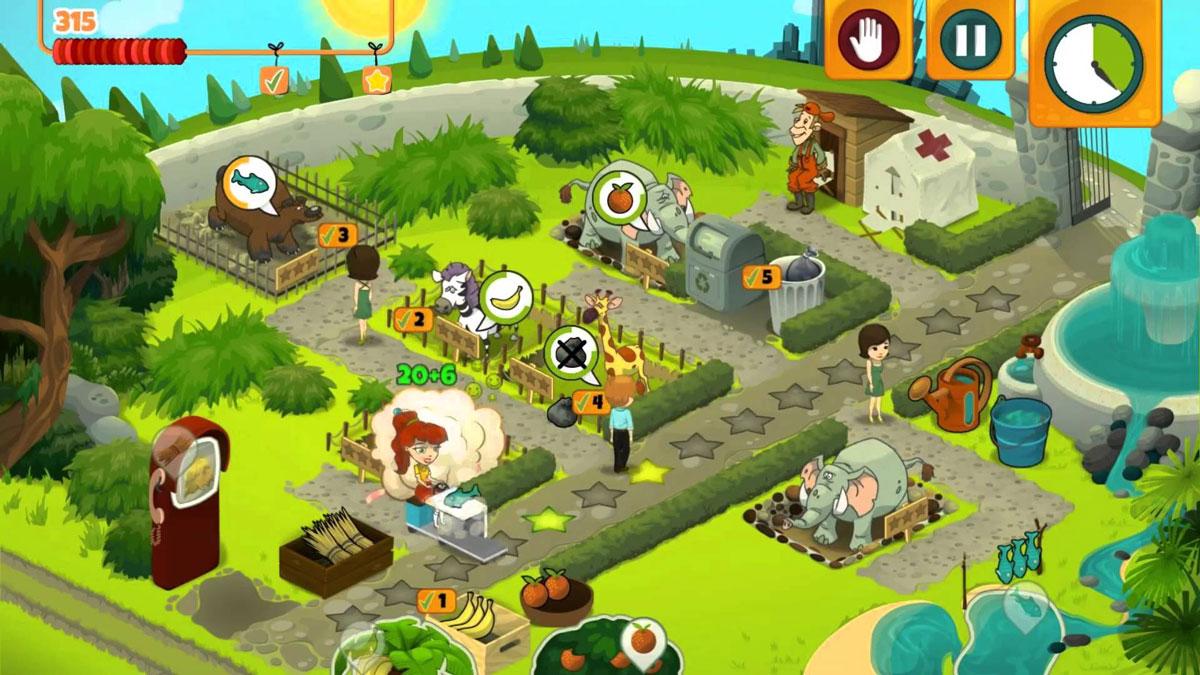Image resolution: width=1200 pixels, height=675 pixels.
Task: Pause the game
Action: click(x=970, y=39)
